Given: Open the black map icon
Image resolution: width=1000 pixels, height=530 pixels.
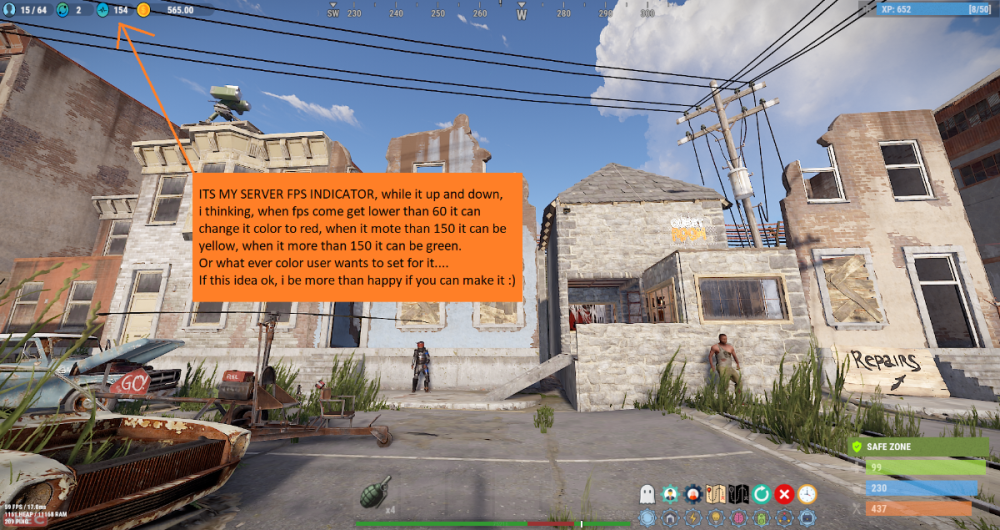Looking at the screenshot, I should point(738,494).
